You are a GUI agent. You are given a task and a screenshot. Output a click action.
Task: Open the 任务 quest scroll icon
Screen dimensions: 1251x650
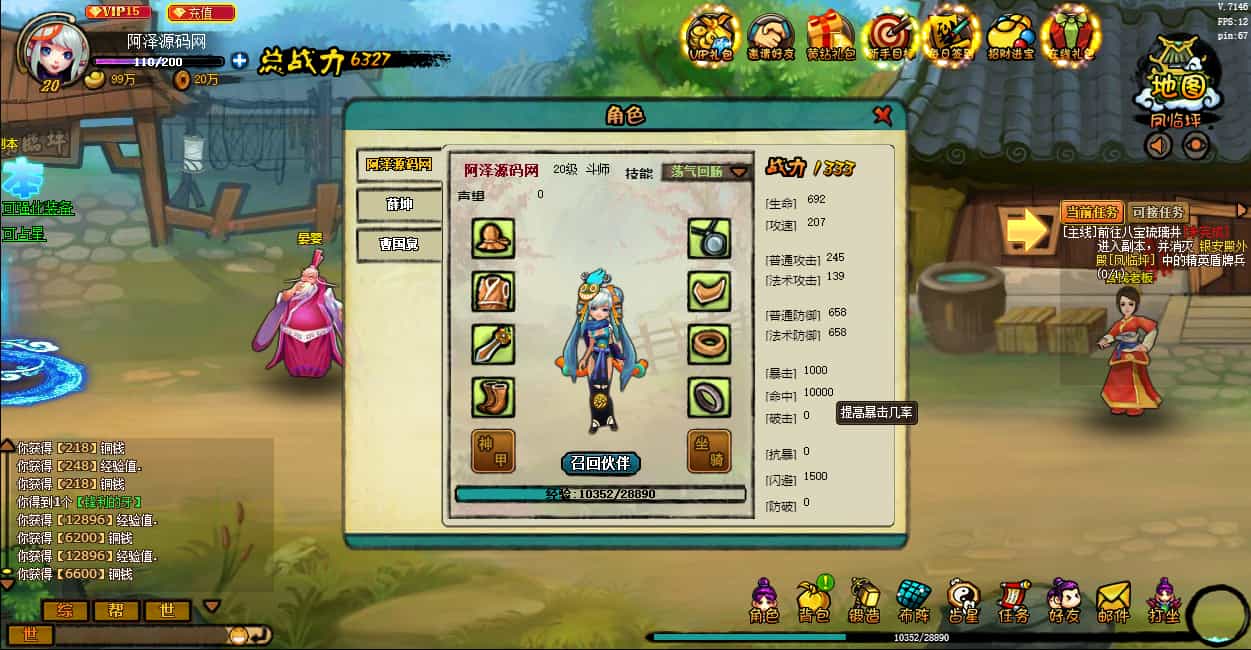(x=1013, y=602)
